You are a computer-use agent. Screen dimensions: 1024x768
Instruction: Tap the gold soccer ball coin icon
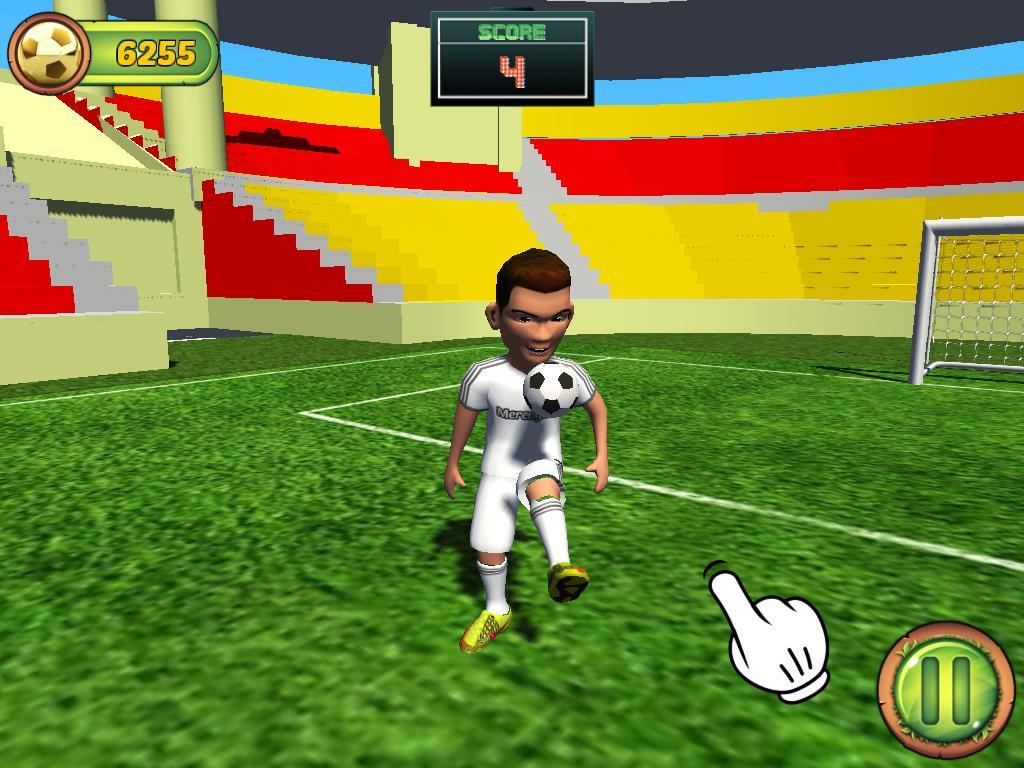pos(49,54)
